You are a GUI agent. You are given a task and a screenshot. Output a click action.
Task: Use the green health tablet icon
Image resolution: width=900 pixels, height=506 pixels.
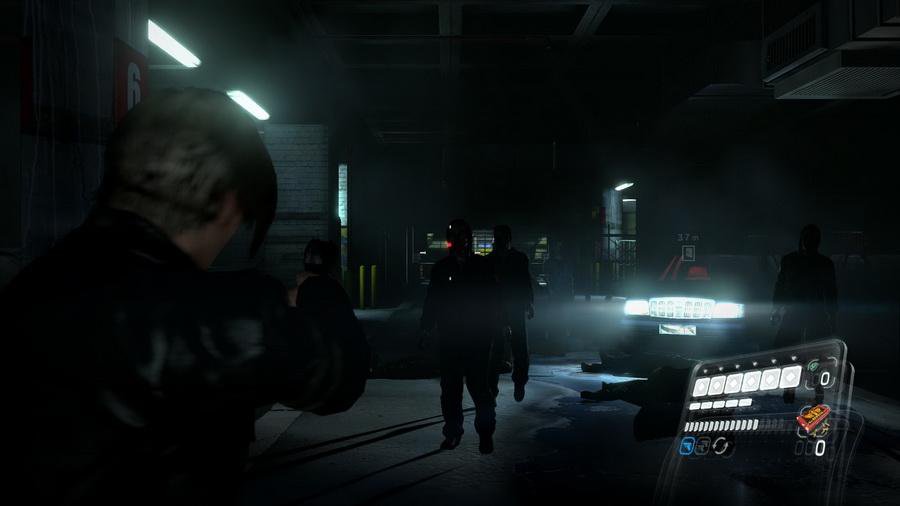click(x=813, y=366)
